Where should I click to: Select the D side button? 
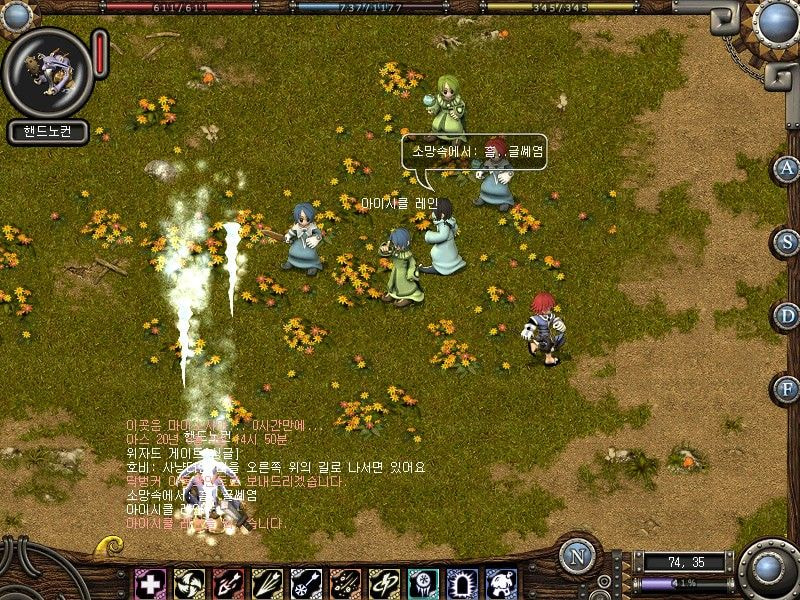pos(787,316)
